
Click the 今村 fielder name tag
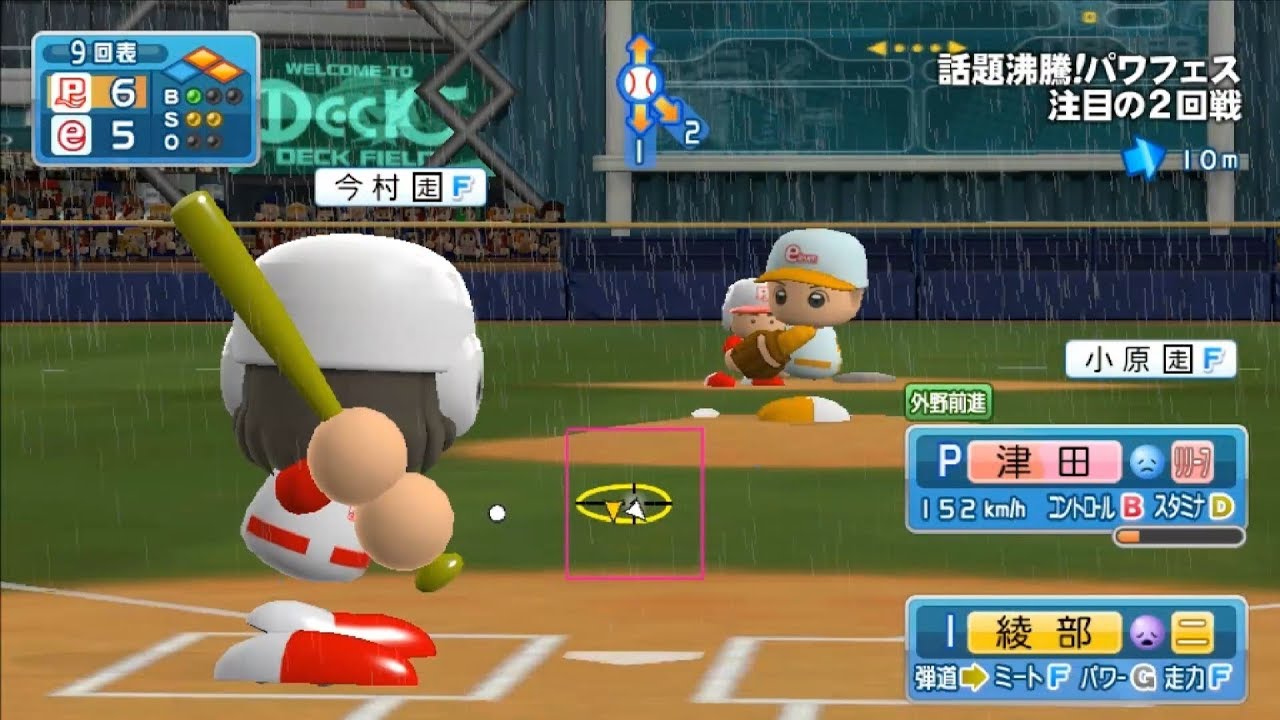(x=400, y=188)
